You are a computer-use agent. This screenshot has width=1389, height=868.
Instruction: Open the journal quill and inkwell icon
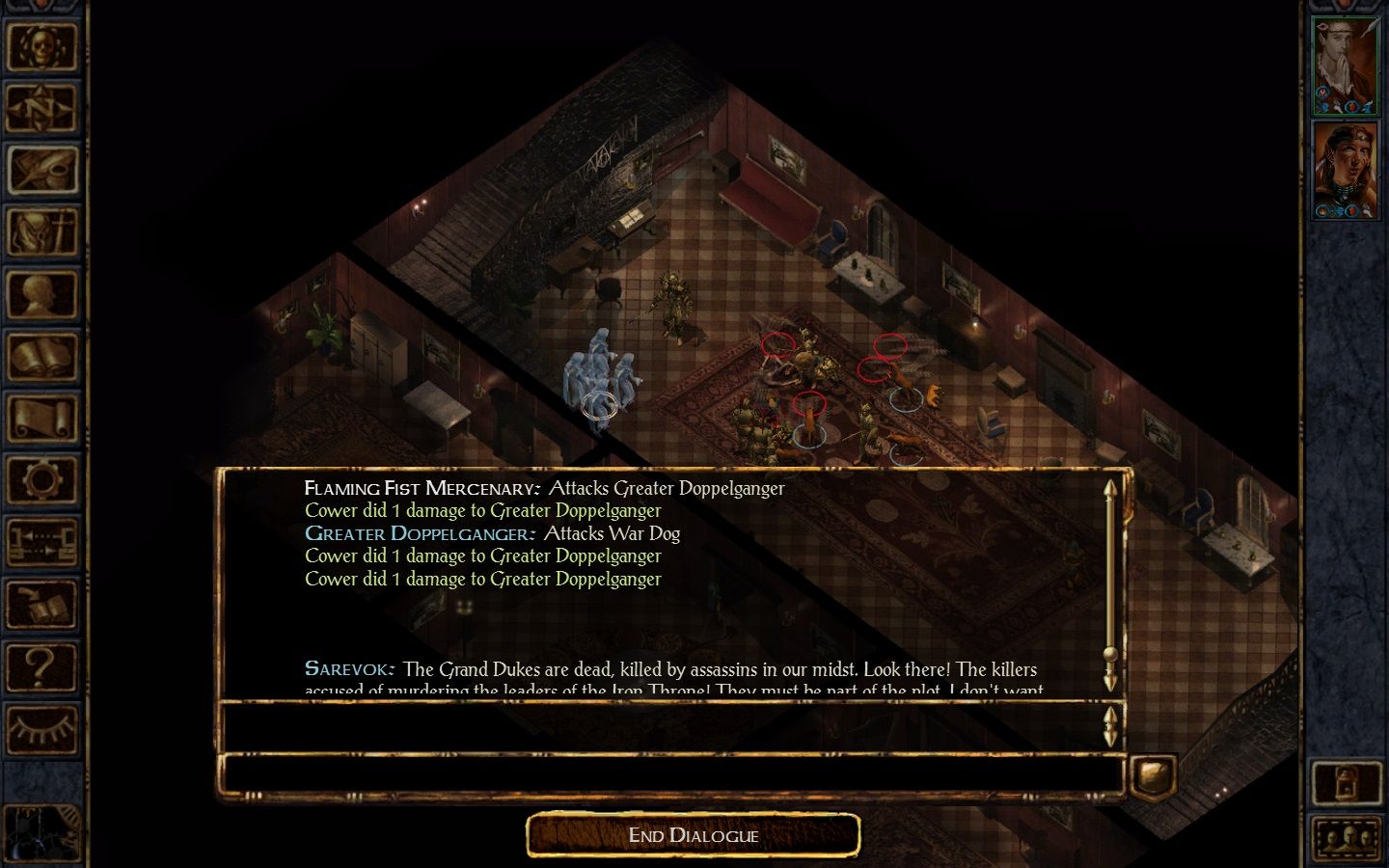[x=41, y=170]
